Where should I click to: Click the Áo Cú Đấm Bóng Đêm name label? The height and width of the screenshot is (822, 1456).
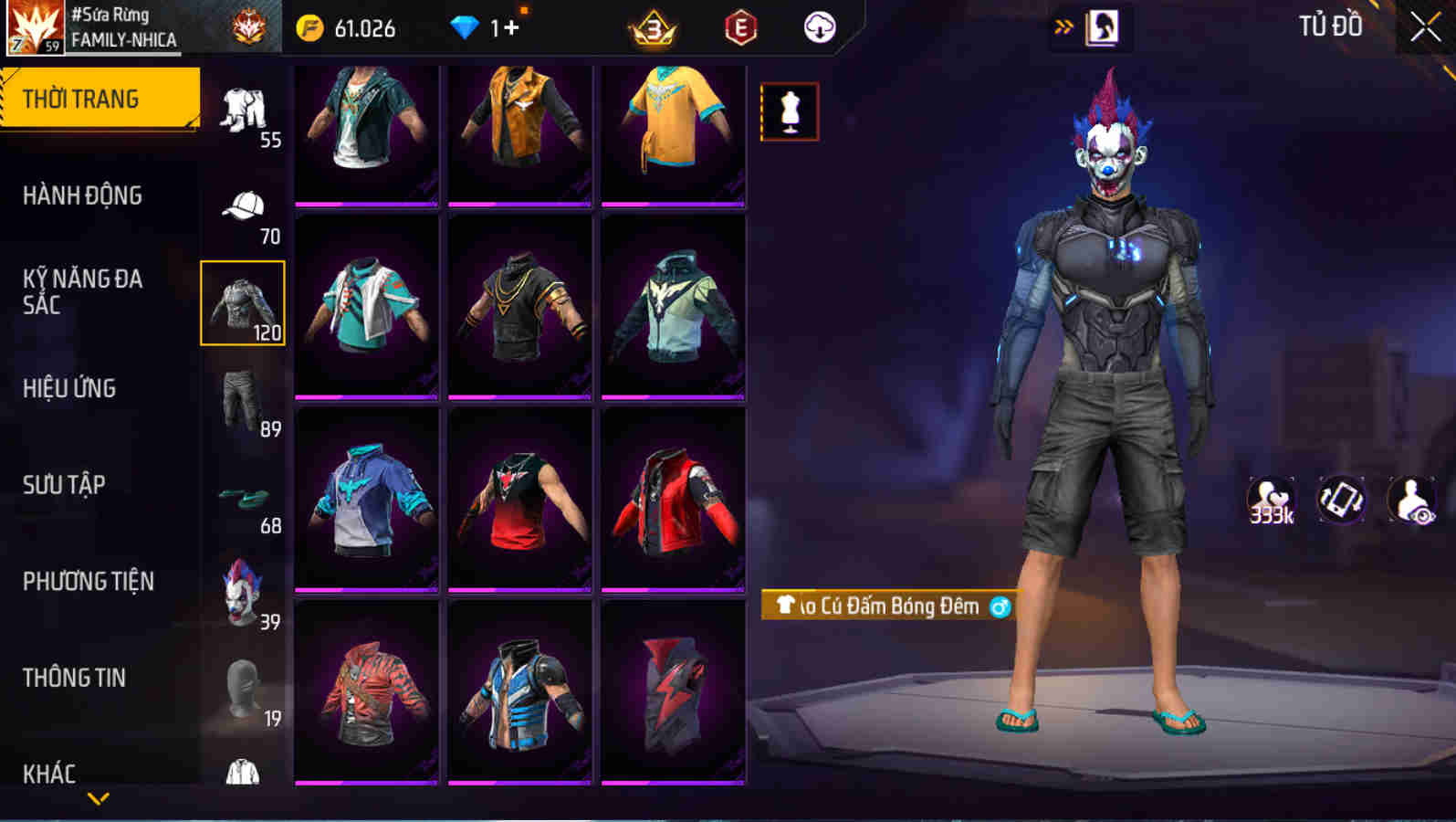click(x=885, y=606)
